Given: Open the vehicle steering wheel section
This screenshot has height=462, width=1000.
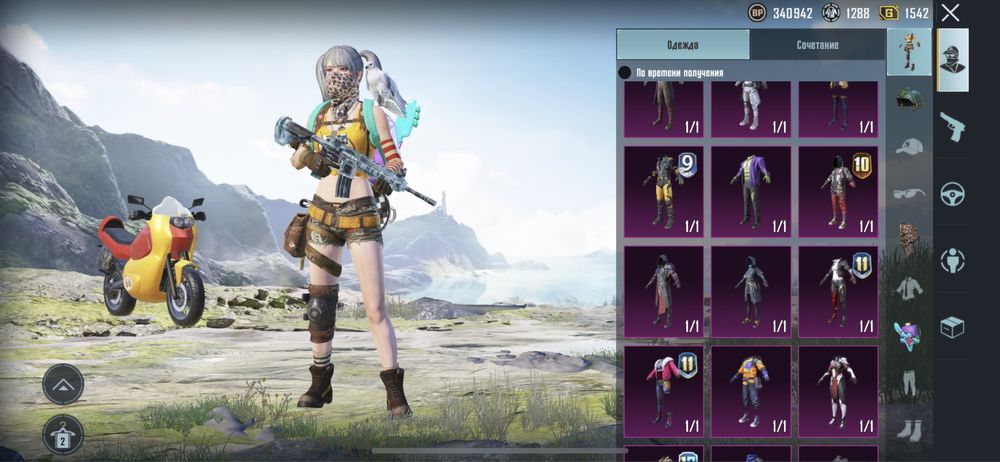Looking at the screenshot, I should pos(952,194).
